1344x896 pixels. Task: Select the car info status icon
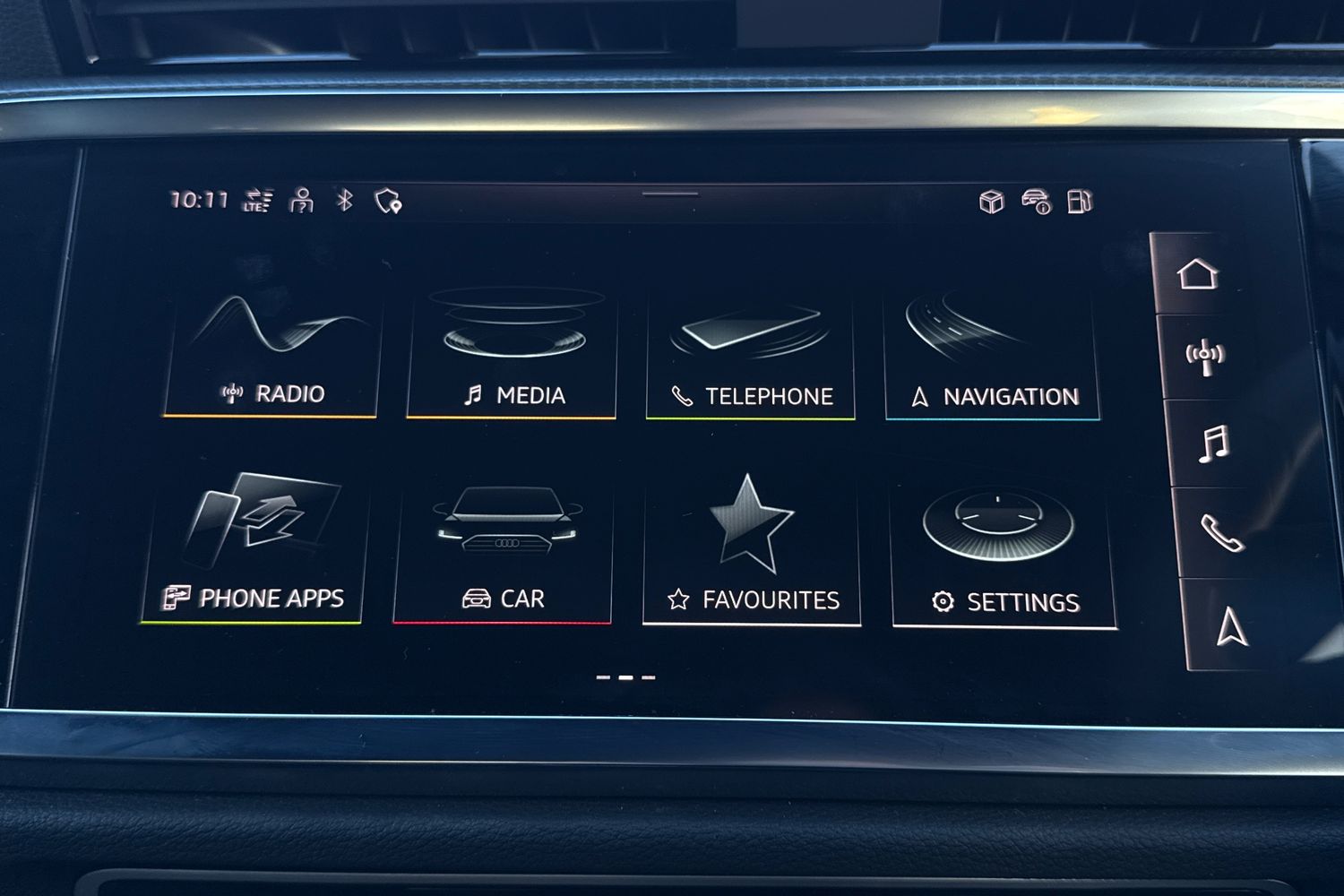coord(1036,202)
